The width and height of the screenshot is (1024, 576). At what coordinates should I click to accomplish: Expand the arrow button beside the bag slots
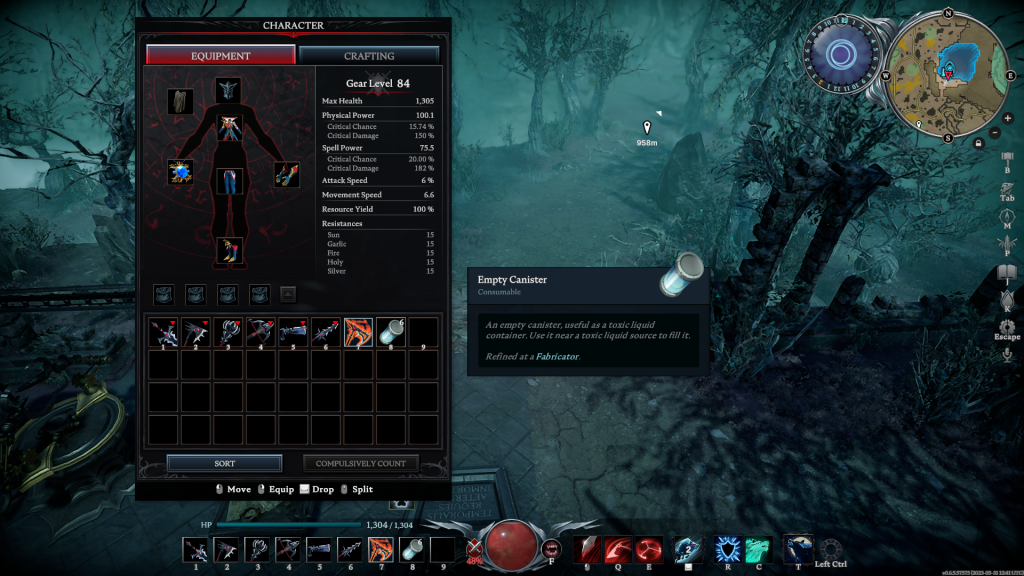coord(287,294)
